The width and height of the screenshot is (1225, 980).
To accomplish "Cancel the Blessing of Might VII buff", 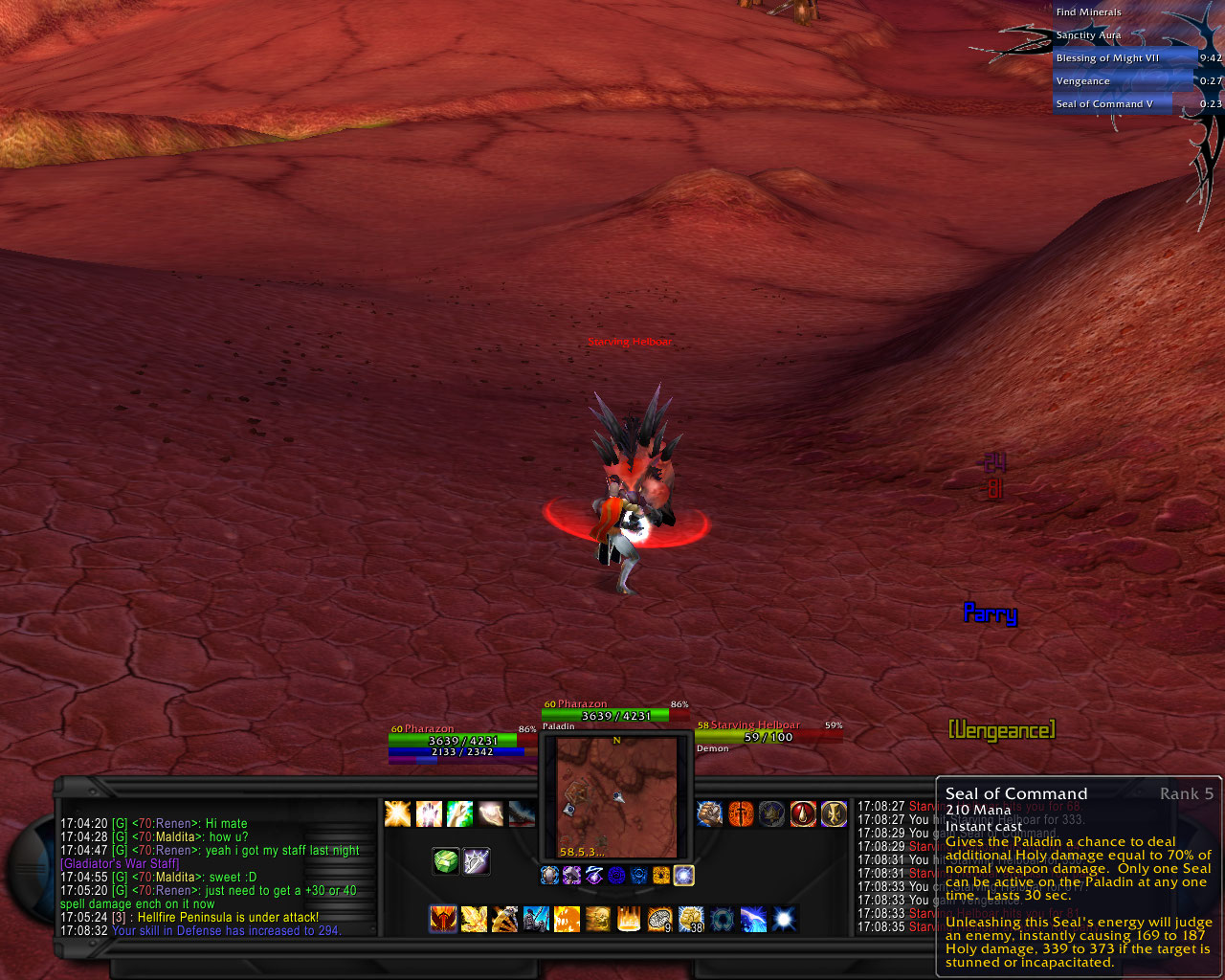I will click(x=1124, y=58).
